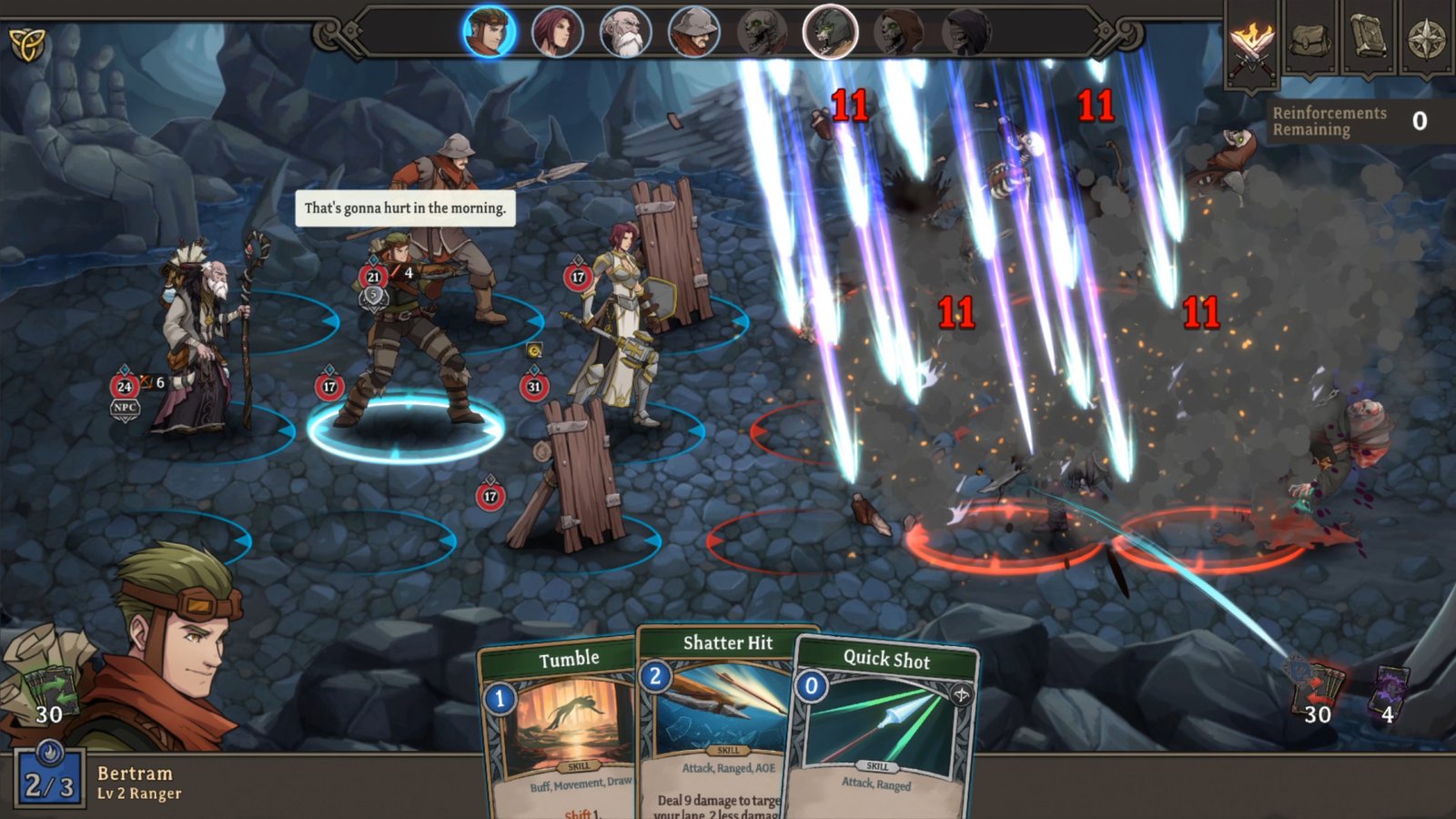Open the backpack inventory tab
The image size is (1456, 819).
[1310, 38]
